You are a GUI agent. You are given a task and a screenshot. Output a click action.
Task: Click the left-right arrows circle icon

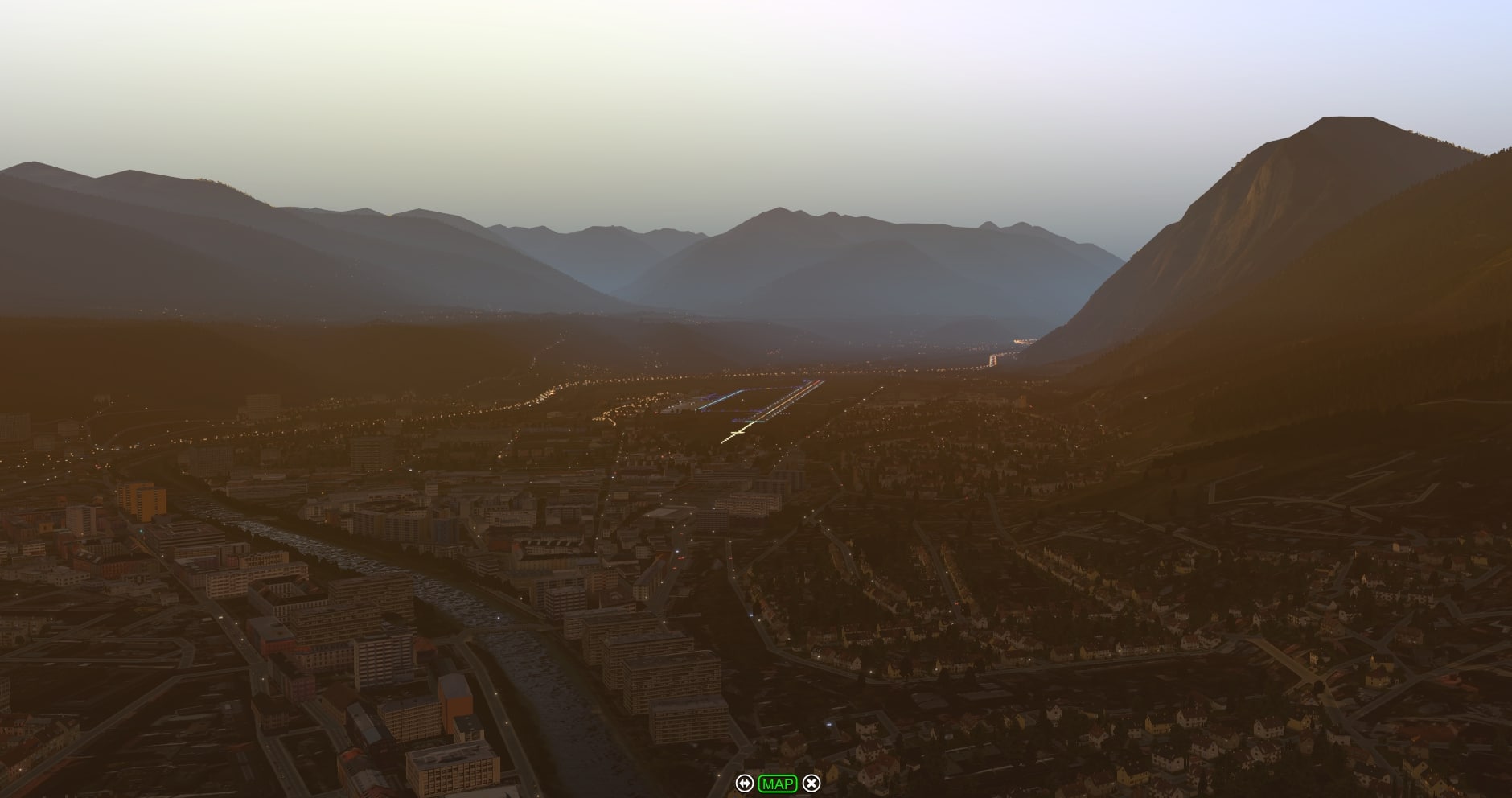pos(744,783)
